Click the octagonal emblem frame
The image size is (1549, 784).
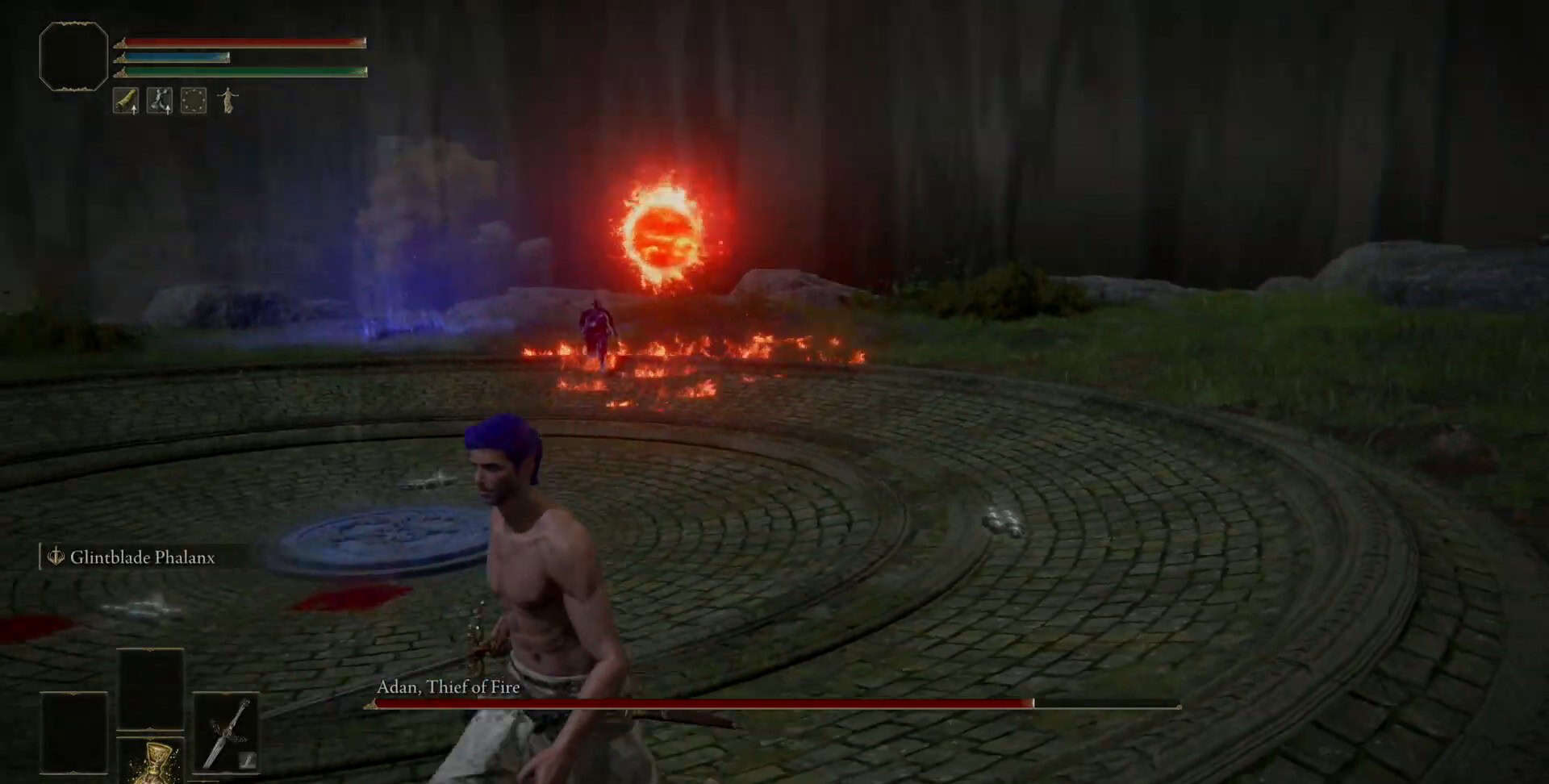point(73,56)
